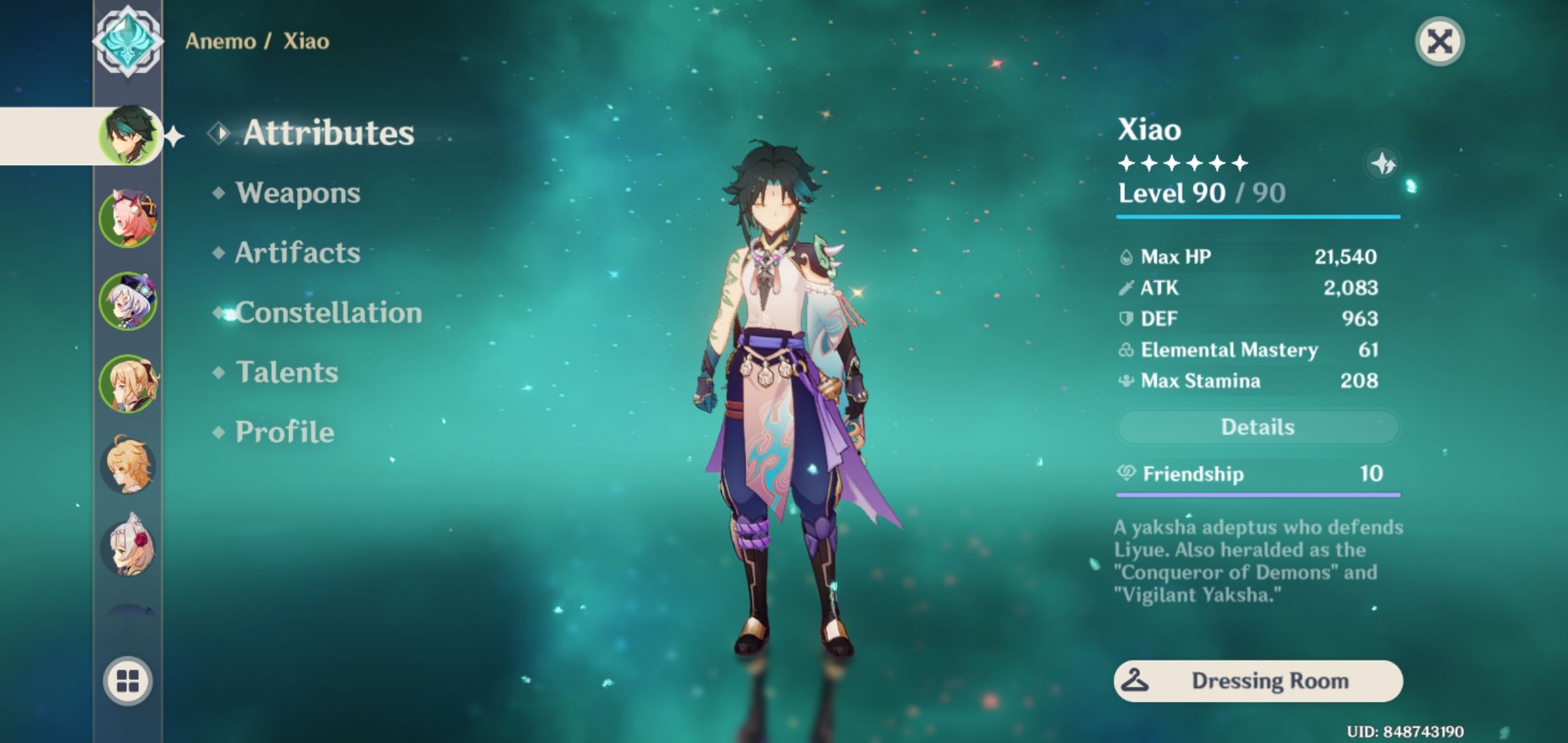
Task: Open the Talents tab
Action: coord(287,372)
